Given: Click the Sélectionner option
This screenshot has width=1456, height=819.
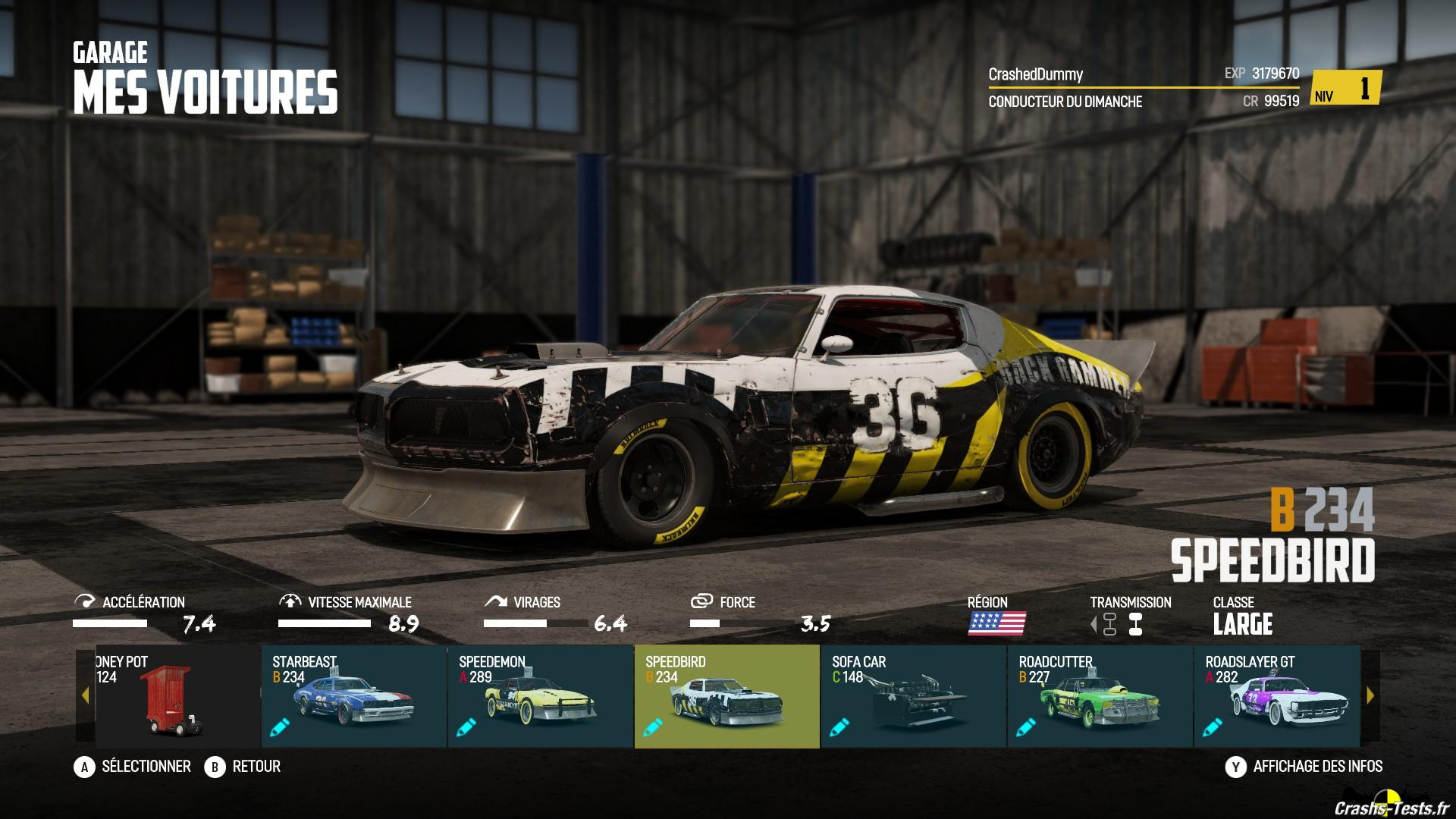Looking at the screenshot, I should tap(133, 767).
